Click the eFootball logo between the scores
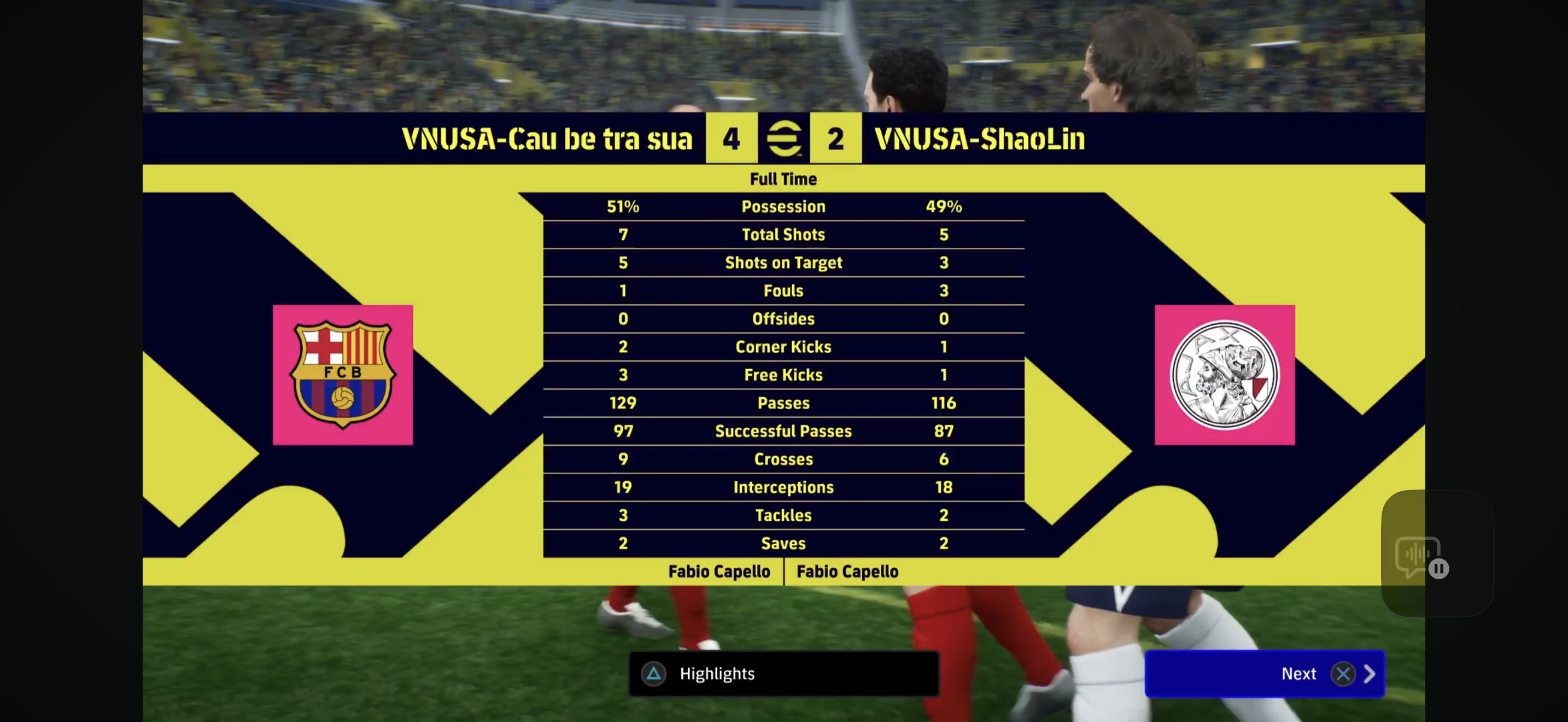Image resolution: width=1568 pixels, height=722 pixels. coord(784,139)
